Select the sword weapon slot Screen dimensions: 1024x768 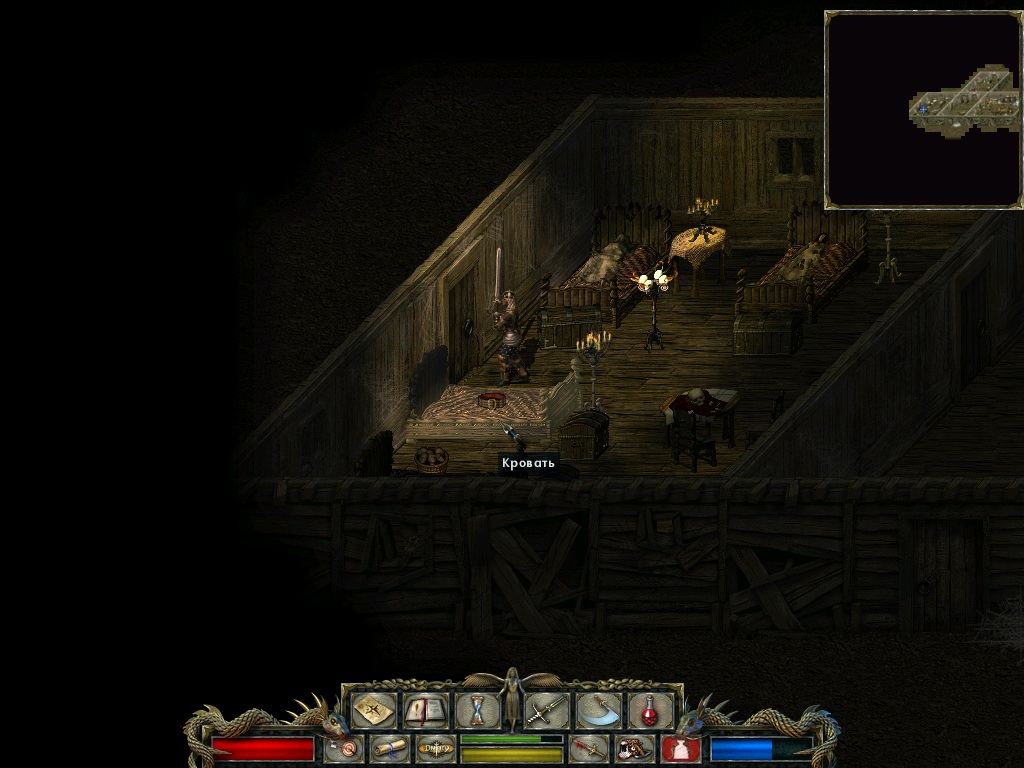click(546, 710)
